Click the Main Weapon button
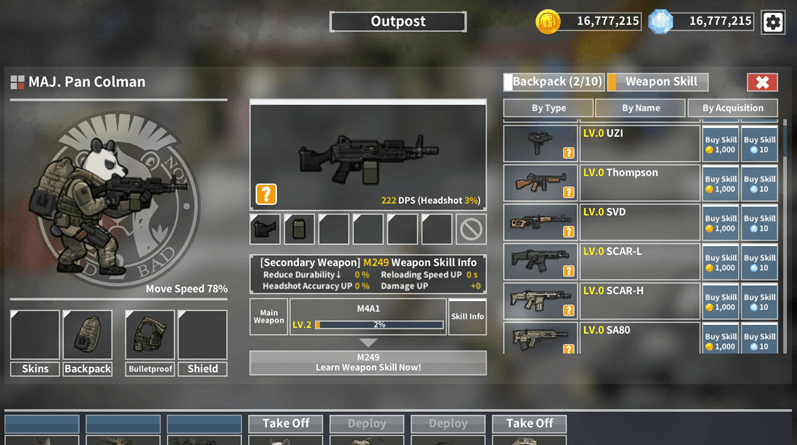Image resolution: width=797 pixels, height=445 pixels. (268, 316)
